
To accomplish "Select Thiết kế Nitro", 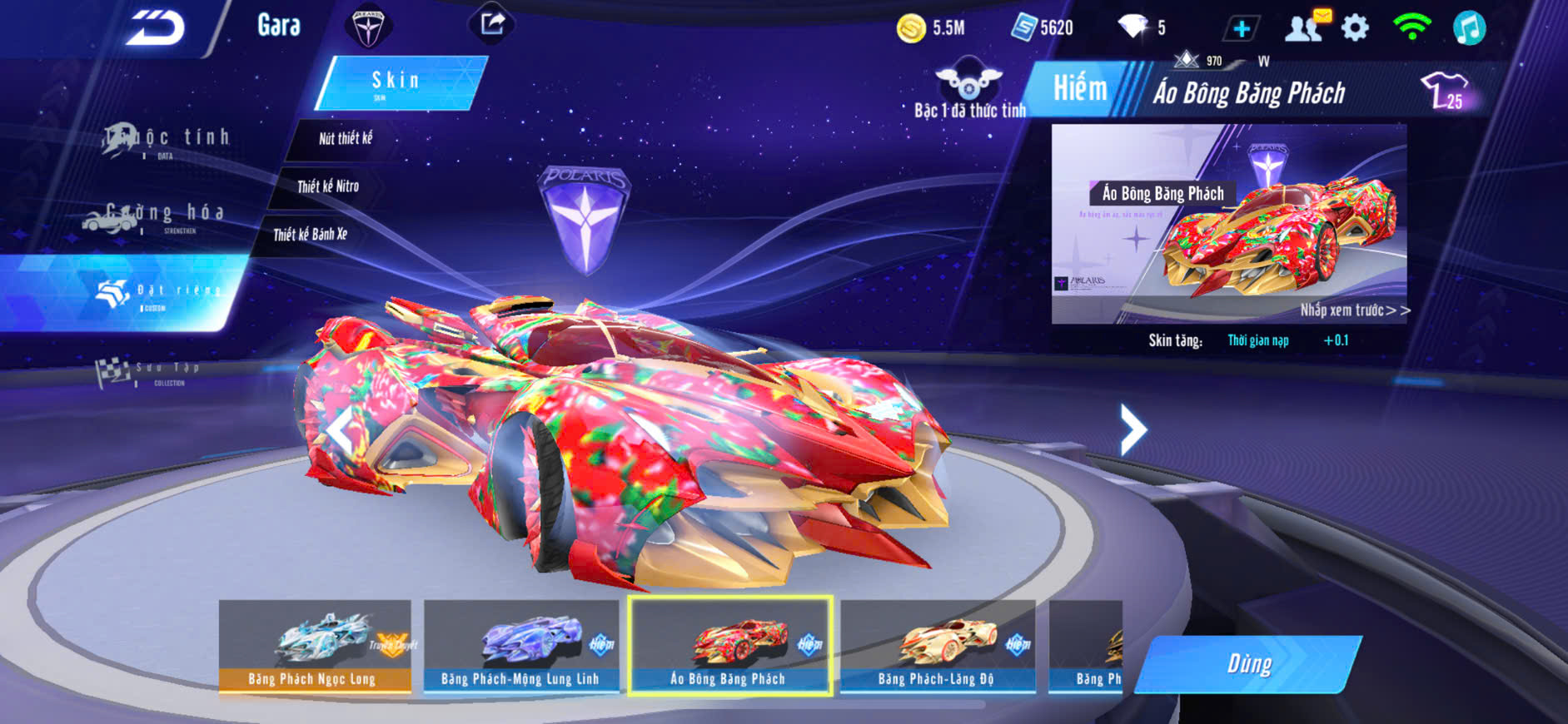I will click(x=328, y=186).
